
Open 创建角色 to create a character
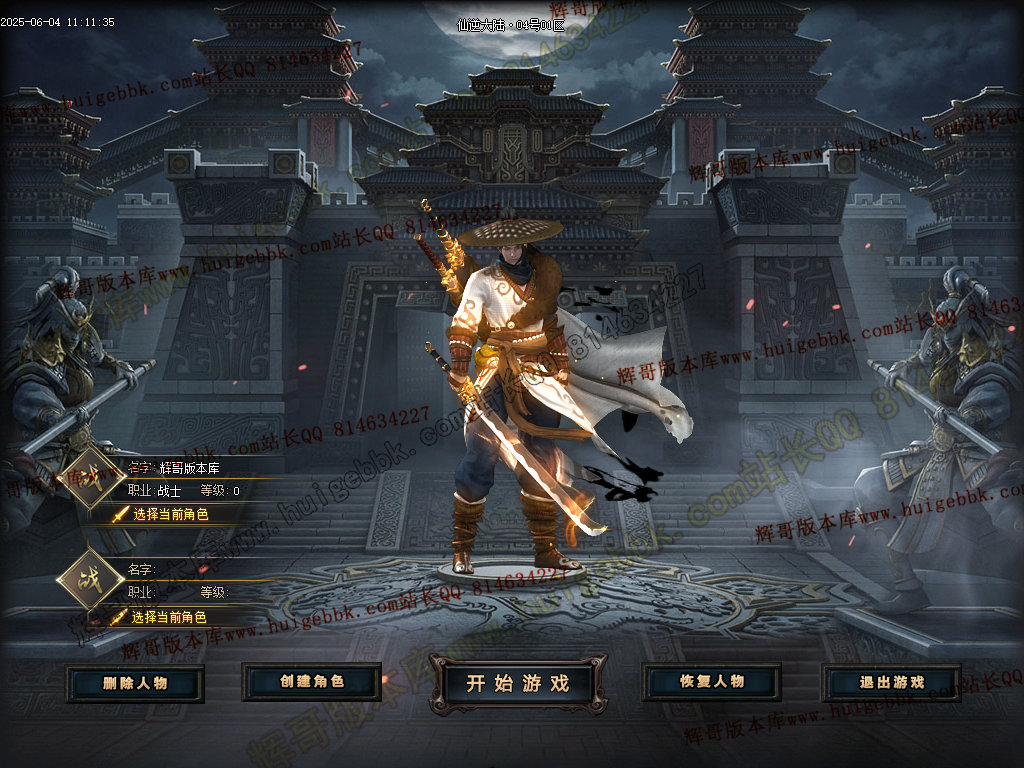click(x=311, y=682)
